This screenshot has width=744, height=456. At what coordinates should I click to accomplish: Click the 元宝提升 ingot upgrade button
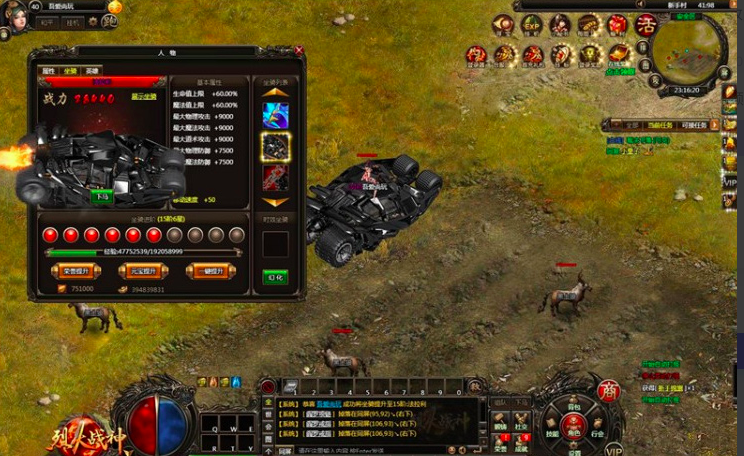[x=137, y=271]
